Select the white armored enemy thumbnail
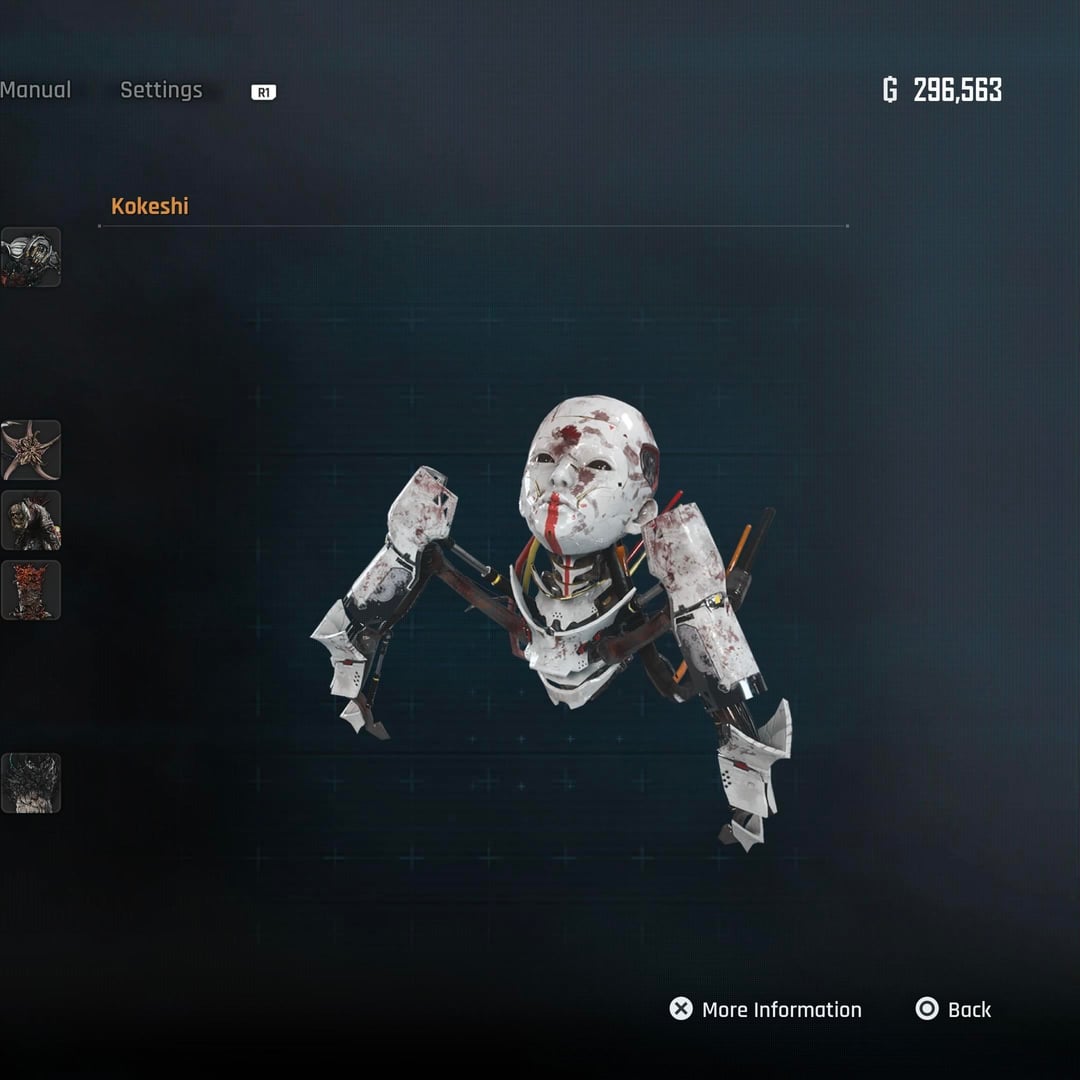The width and height of the screenshot is (1080, 1080). pyautogui.click(x=31, y=257)
